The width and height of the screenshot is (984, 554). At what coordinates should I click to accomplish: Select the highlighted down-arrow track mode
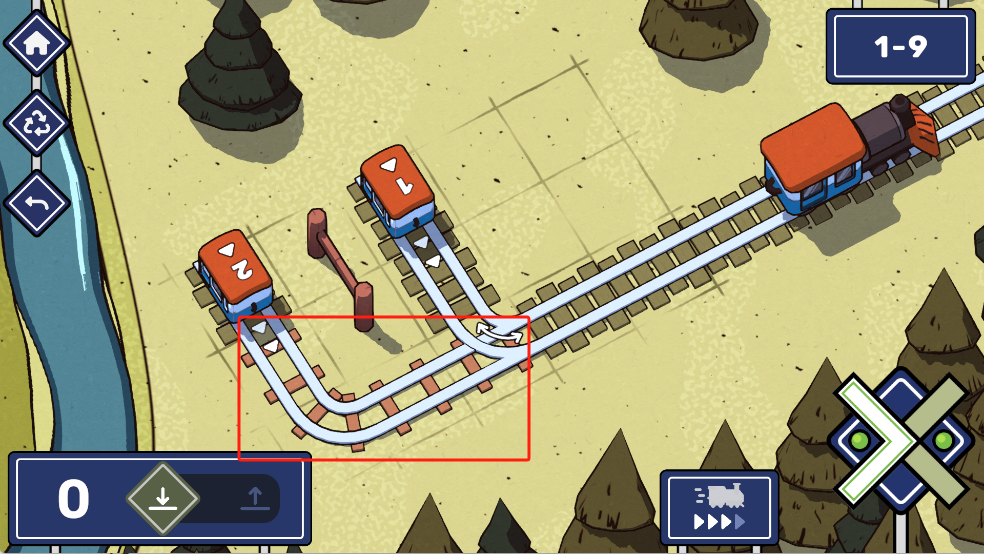coord(162,498)
